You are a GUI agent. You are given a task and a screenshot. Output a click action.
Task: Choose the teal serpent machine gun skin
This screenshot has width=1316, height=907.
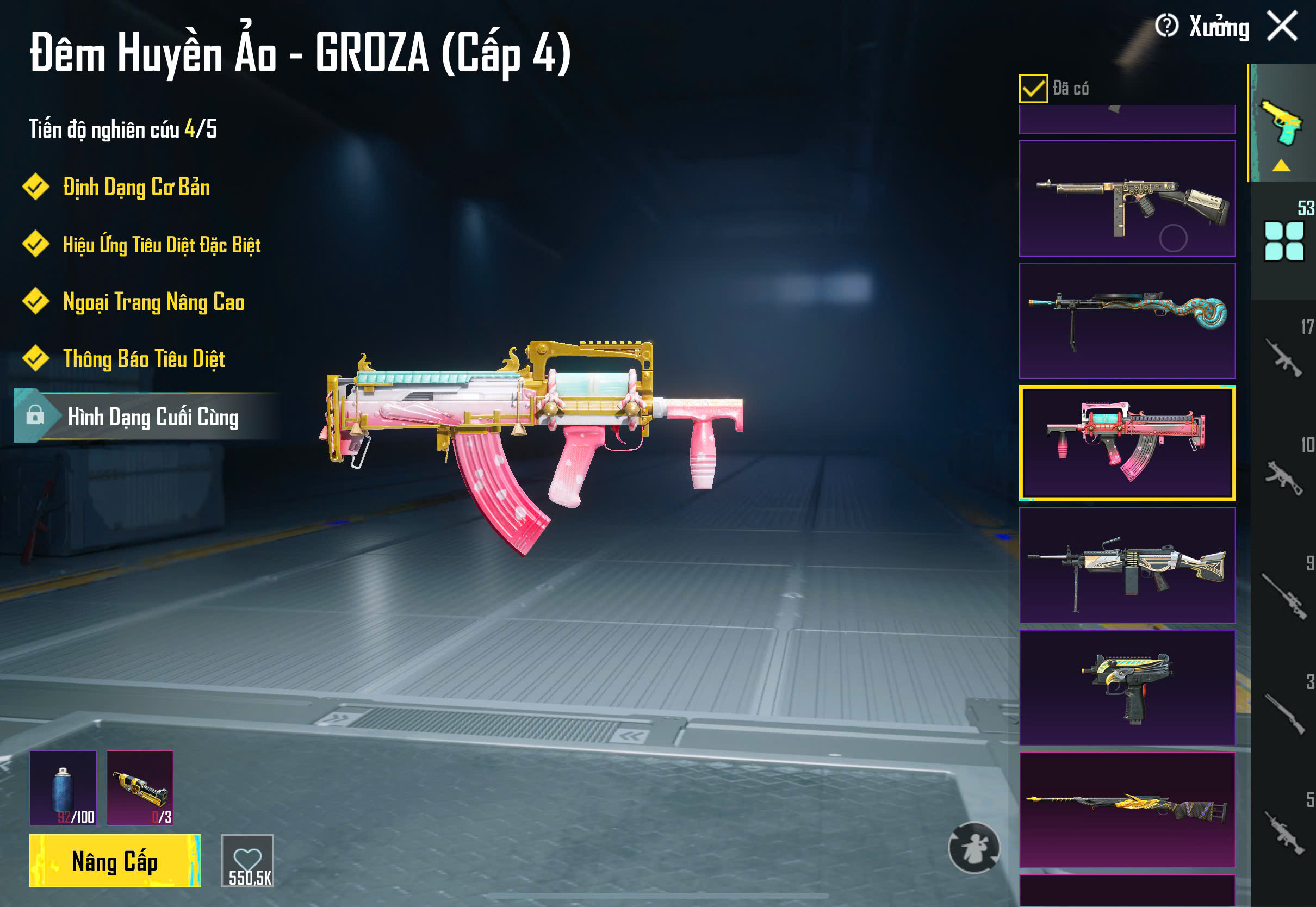tap(1127, 320)
